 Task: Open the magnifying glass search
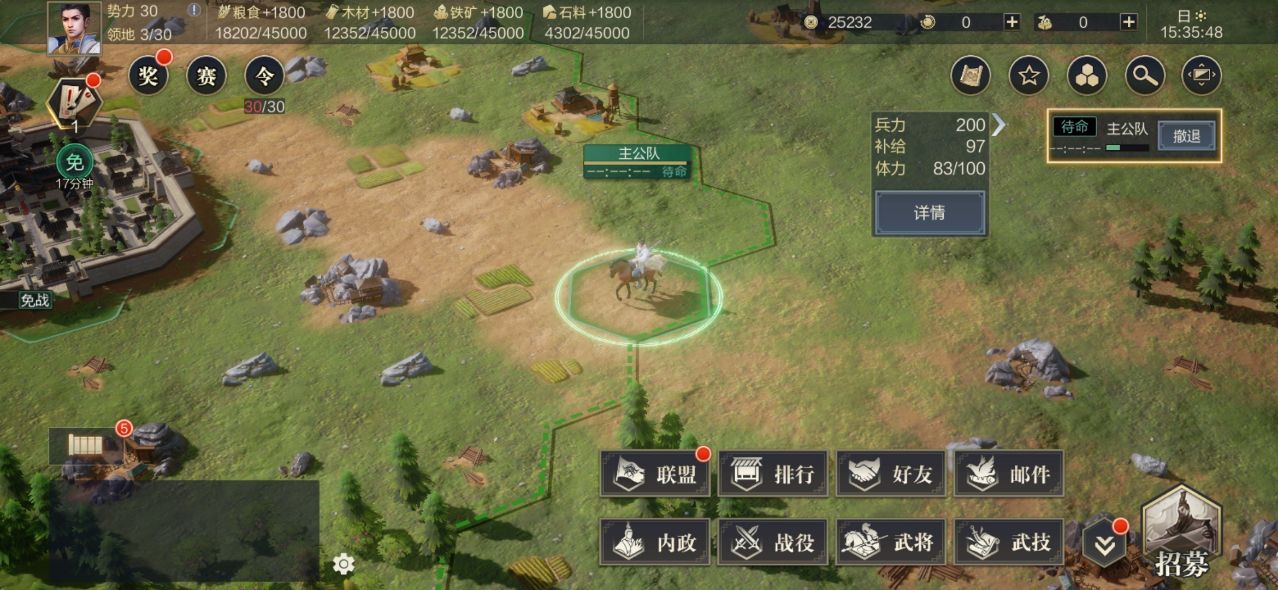[1144, 74]
